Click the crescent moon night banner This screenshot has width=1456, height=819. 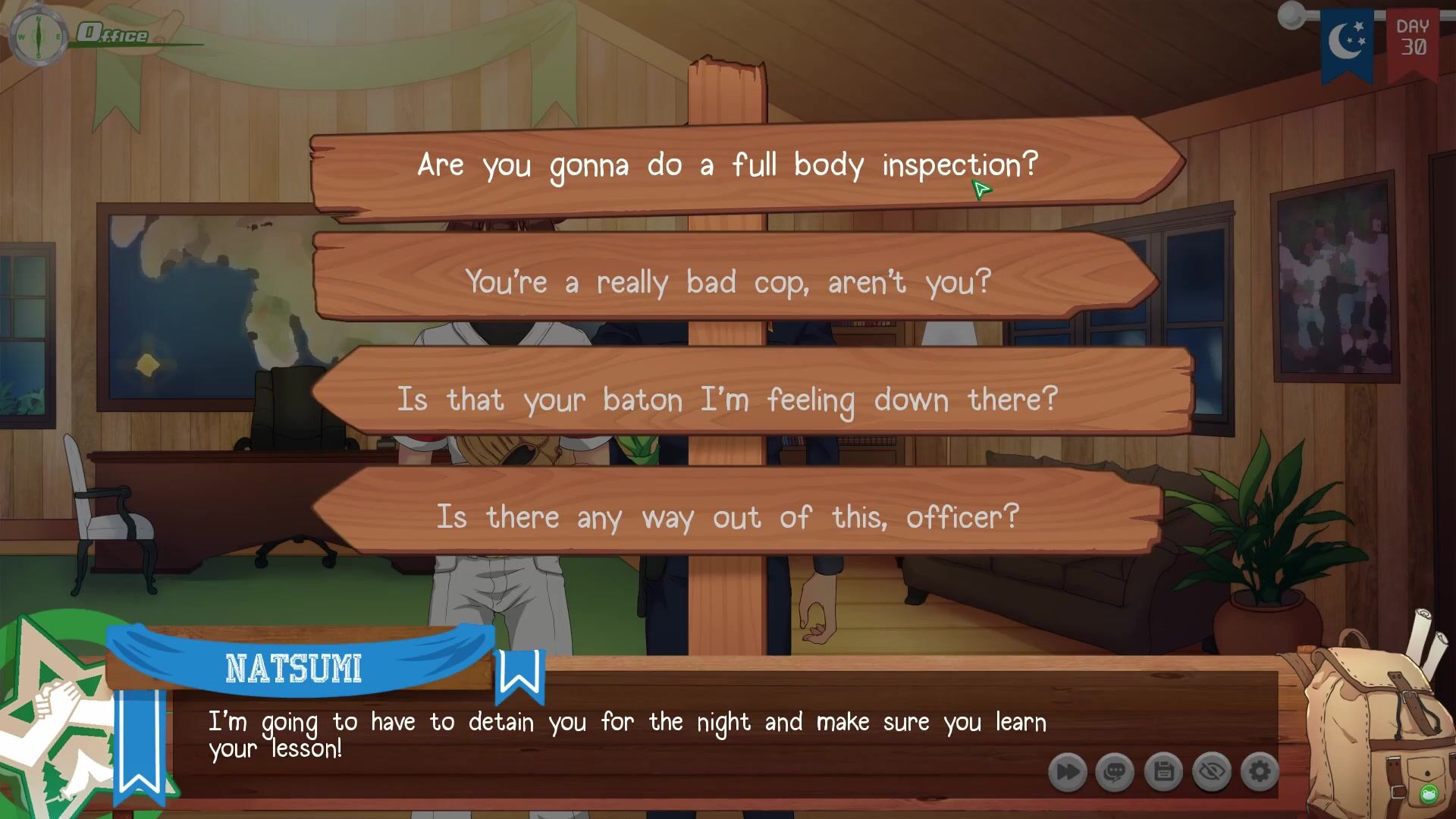(x=1348, y=42)
